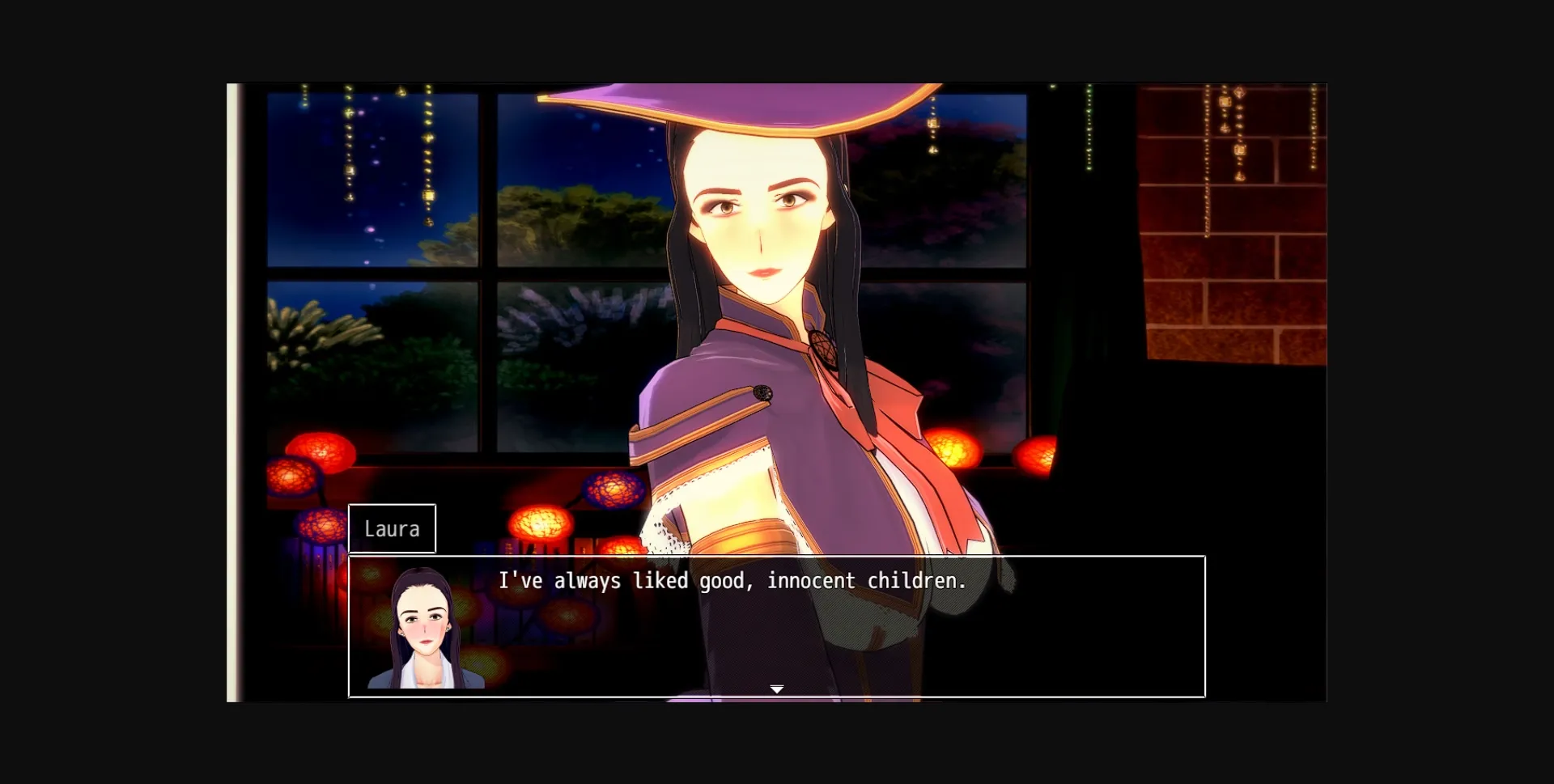Click the advance-dialogue arrow indicator
The height and width of the screenshot is (784, 1554).
click(776, 688)
